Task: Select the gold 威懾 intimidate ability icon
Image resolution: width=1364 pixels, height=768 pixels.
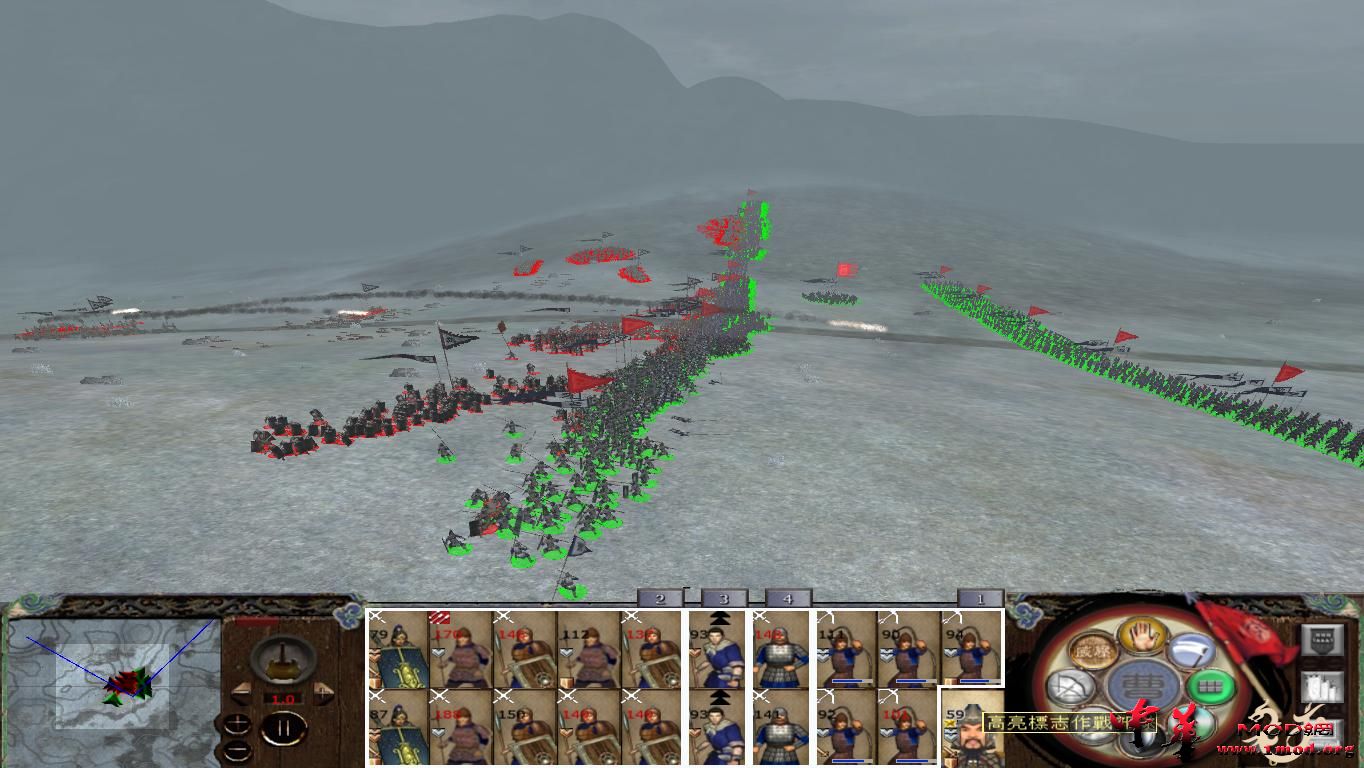Action: (1092, 650)
